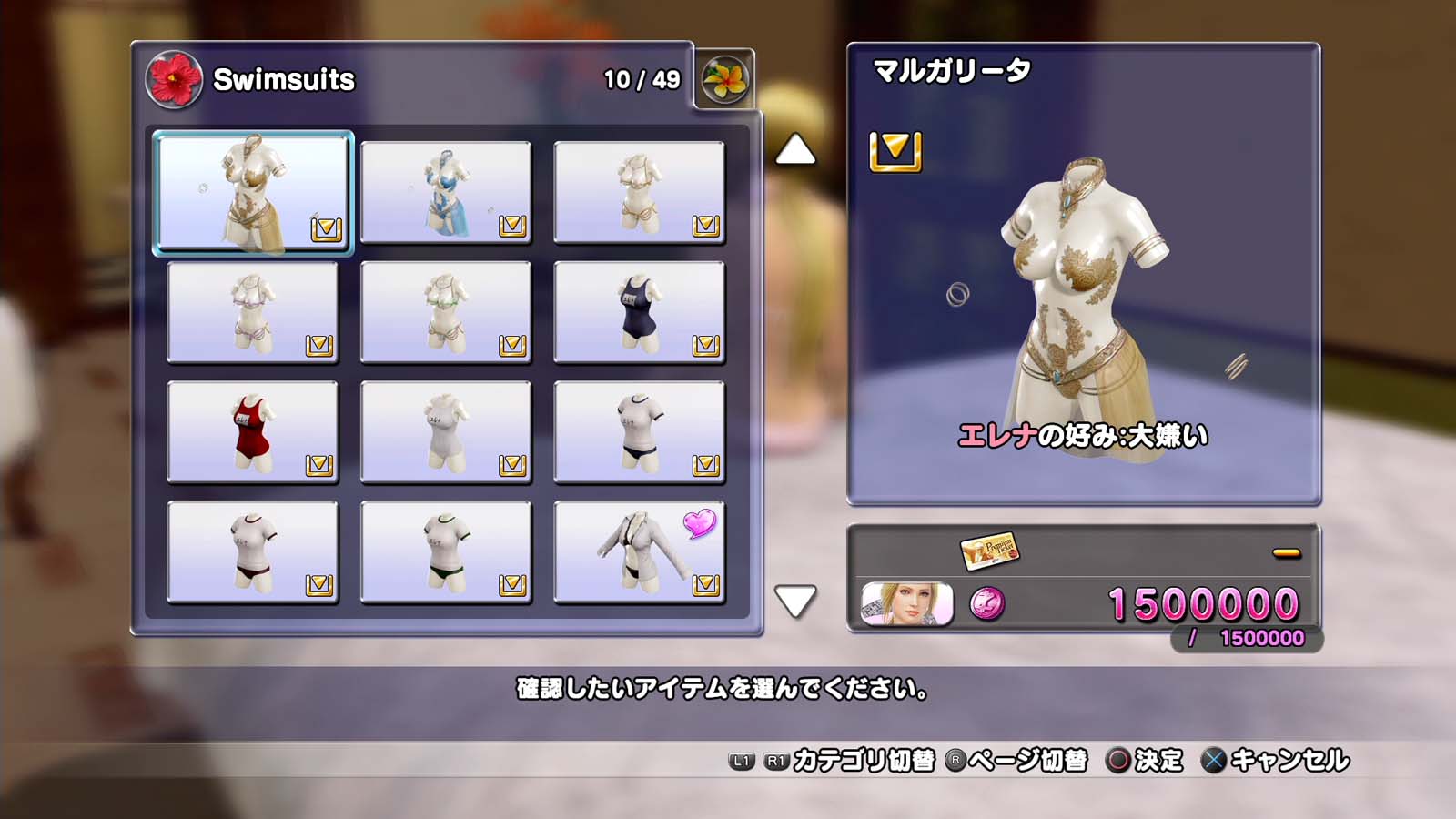Click the down arrow to next page
Viewport: 1456px width, 819px height.
pos(794,601)
